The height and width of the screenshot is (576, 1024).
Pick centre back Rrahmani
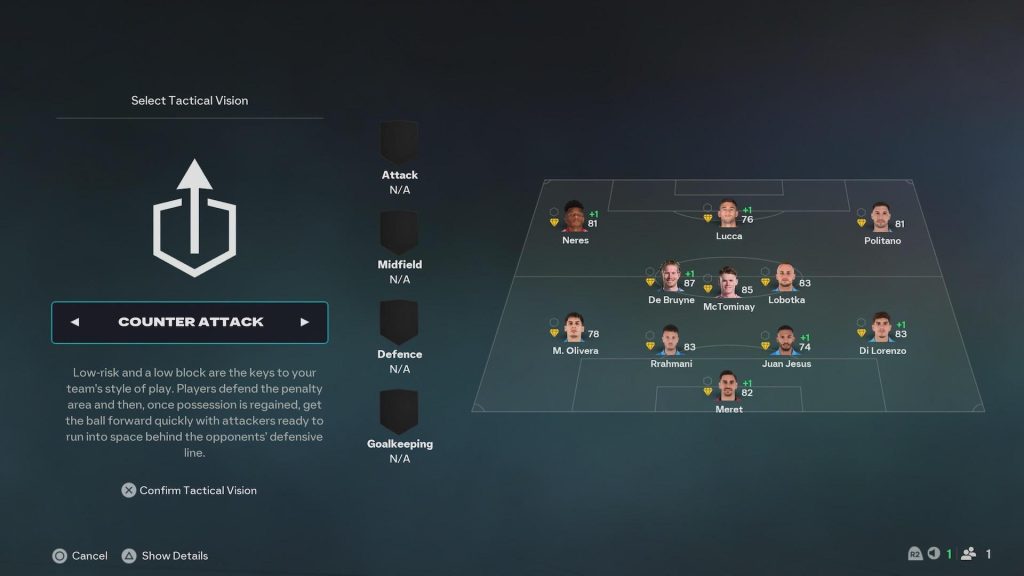click(669, 340)
